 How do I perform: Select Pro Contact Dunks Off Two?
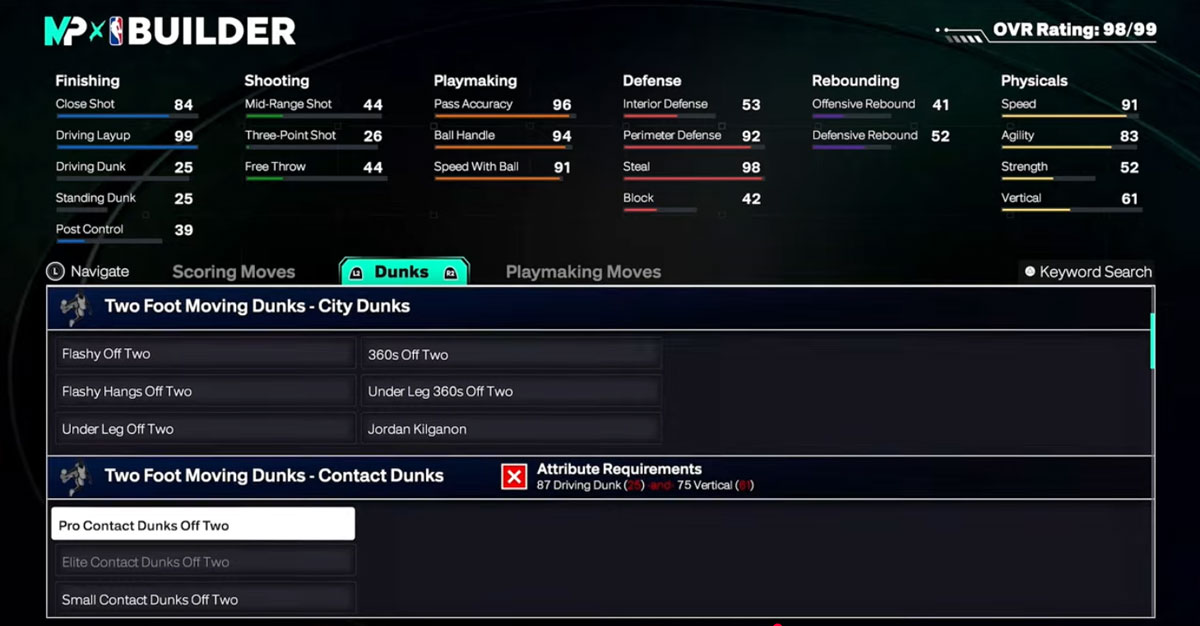[x=203, y=525]
